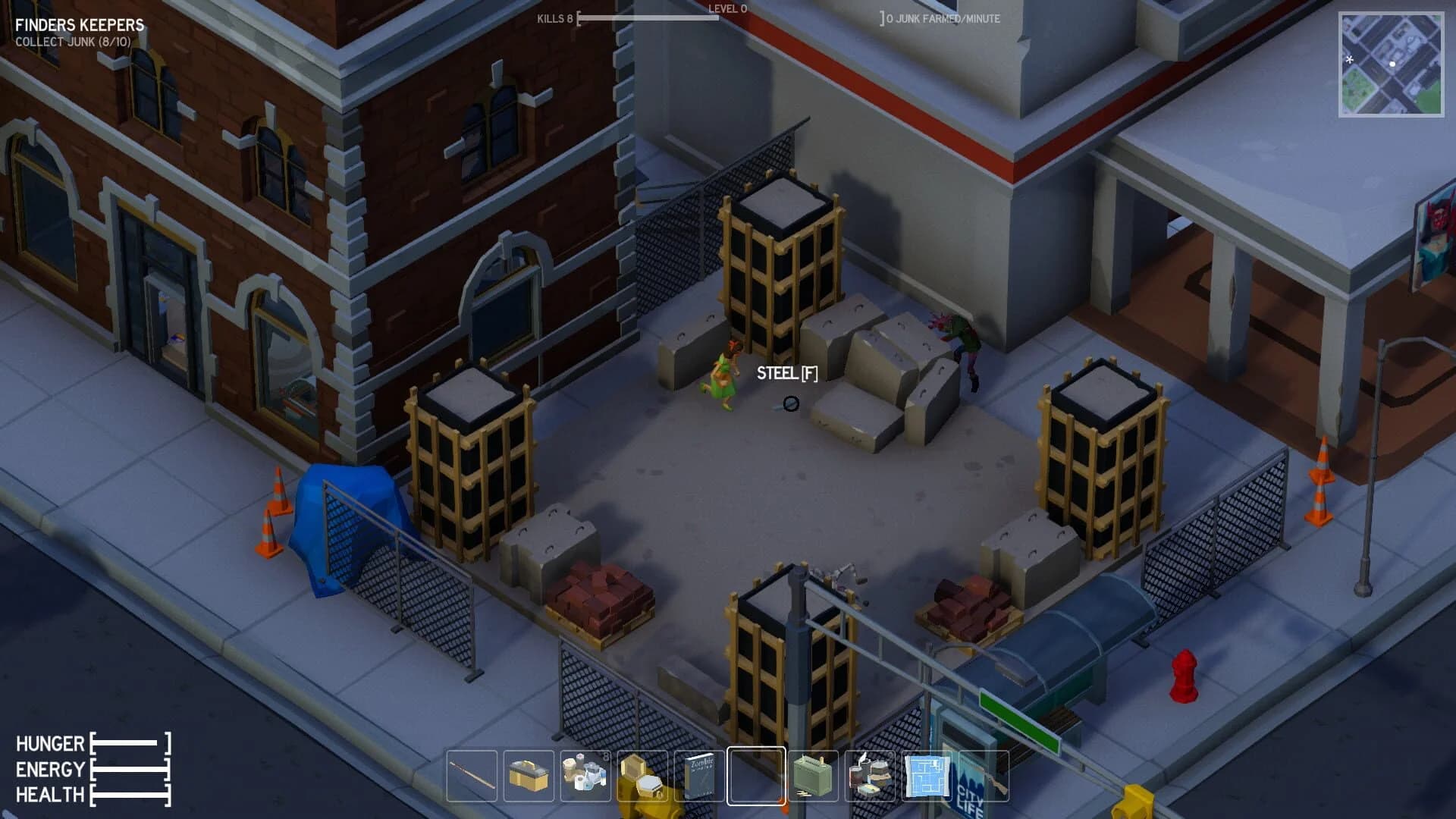Pick up the STEEL [F] item
This screenshot has width=1456, height=819.
(x=787, y=373)
